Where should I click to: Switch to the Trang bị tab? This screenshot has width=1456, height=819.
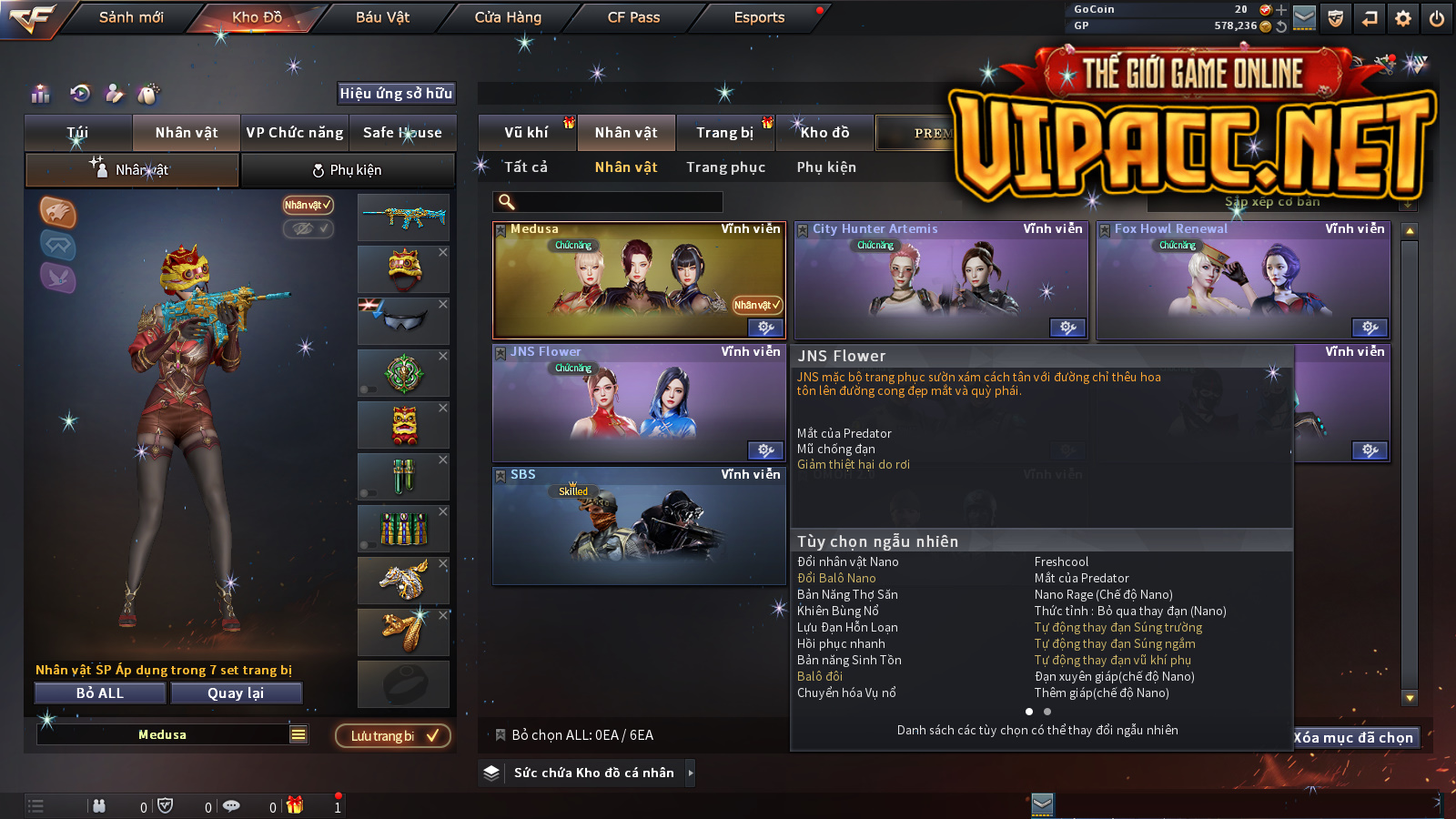pyautogui.click(x=724, y=133)
